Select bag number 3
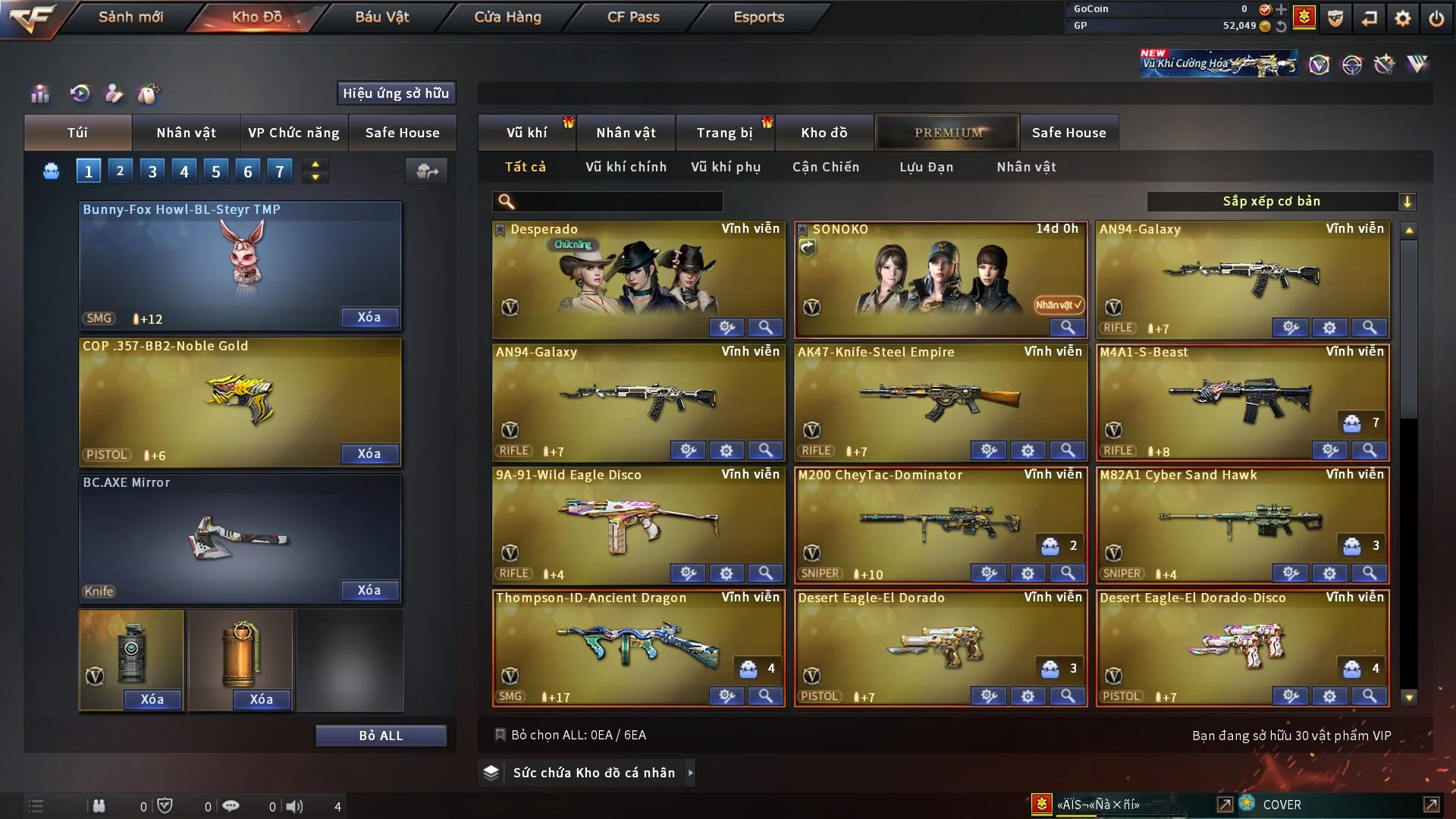 152,171
